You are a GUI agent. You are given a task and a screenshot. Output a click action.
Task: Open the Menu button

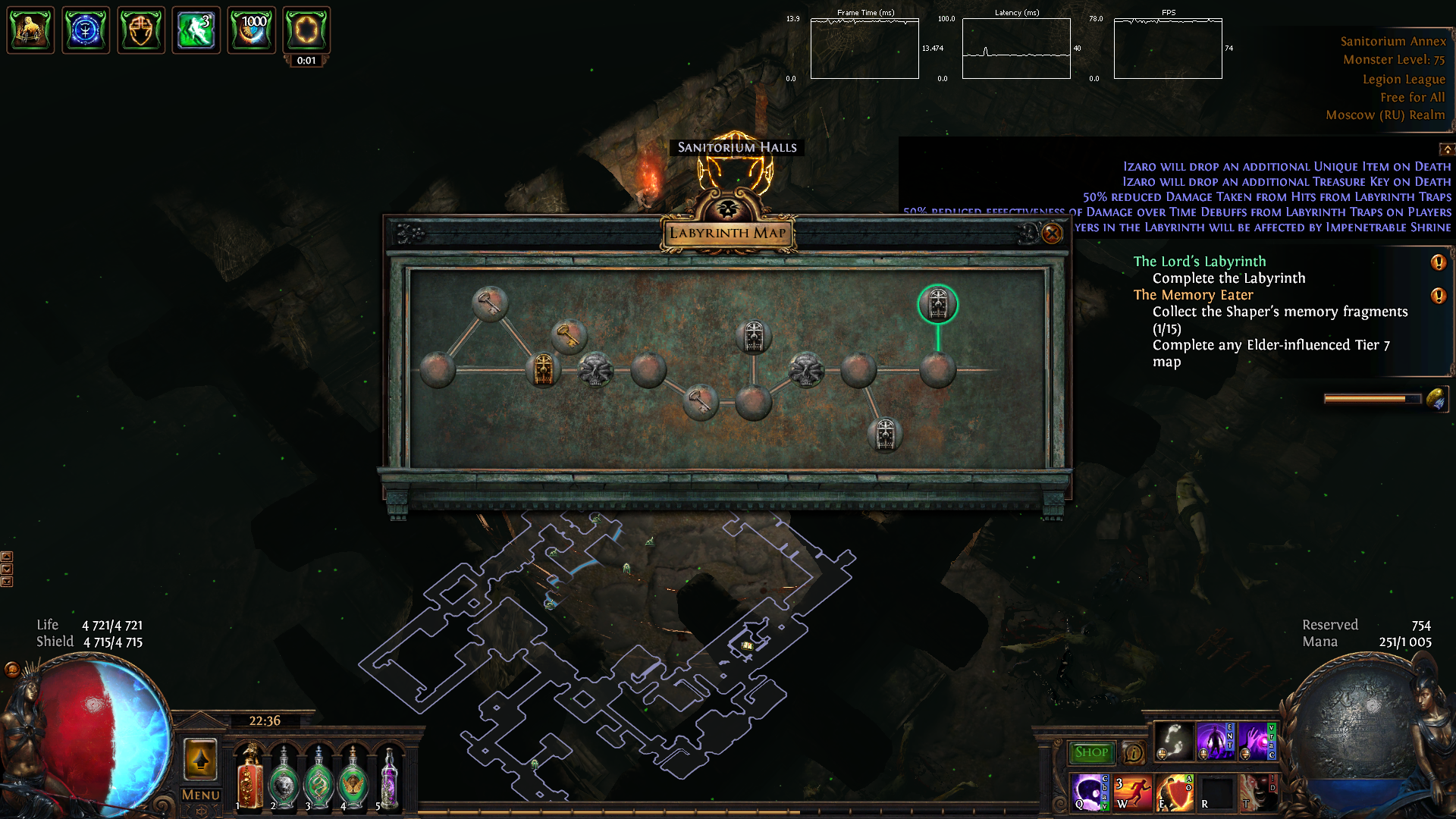click(200, 795)
